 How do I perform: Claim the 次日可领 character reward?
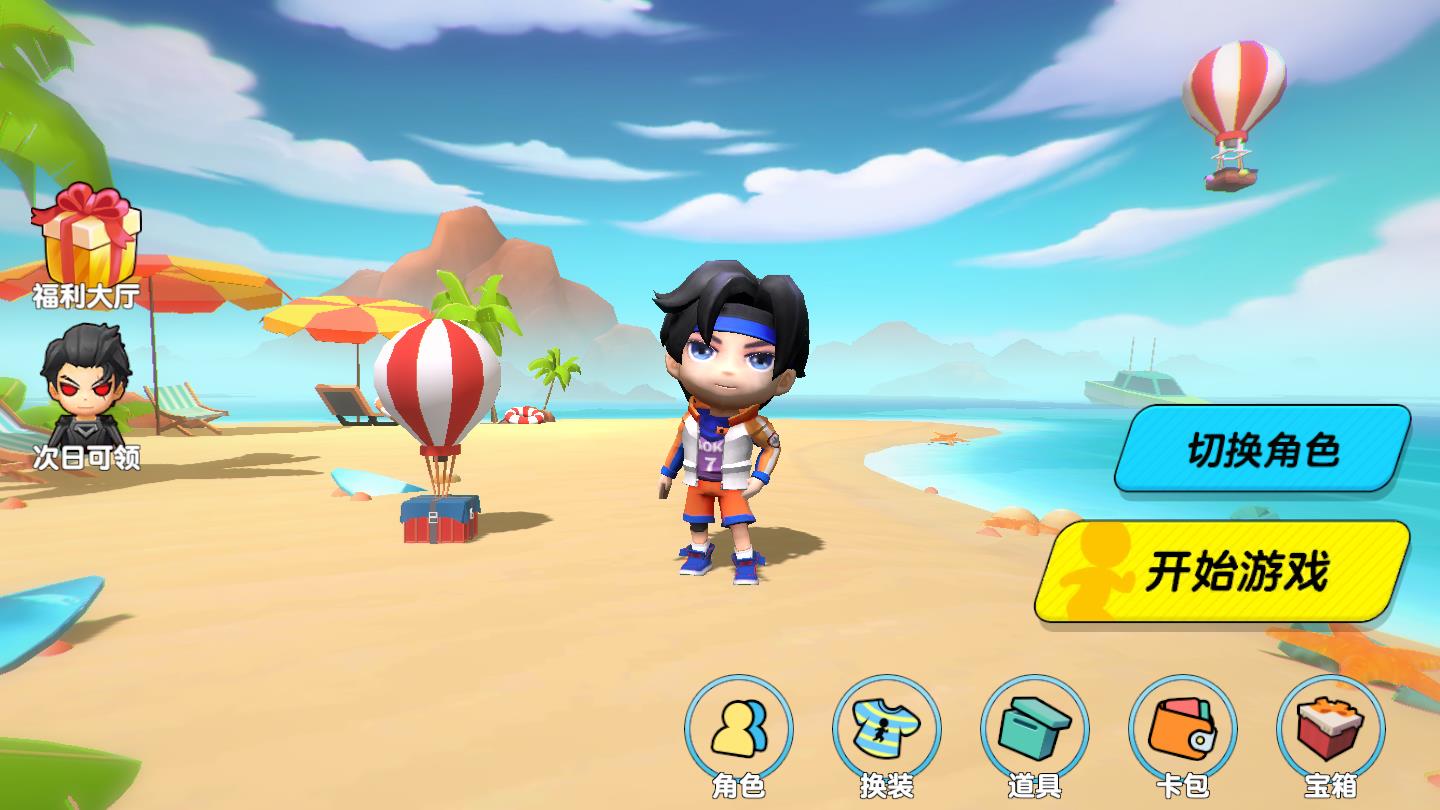[x=86, y=395]
